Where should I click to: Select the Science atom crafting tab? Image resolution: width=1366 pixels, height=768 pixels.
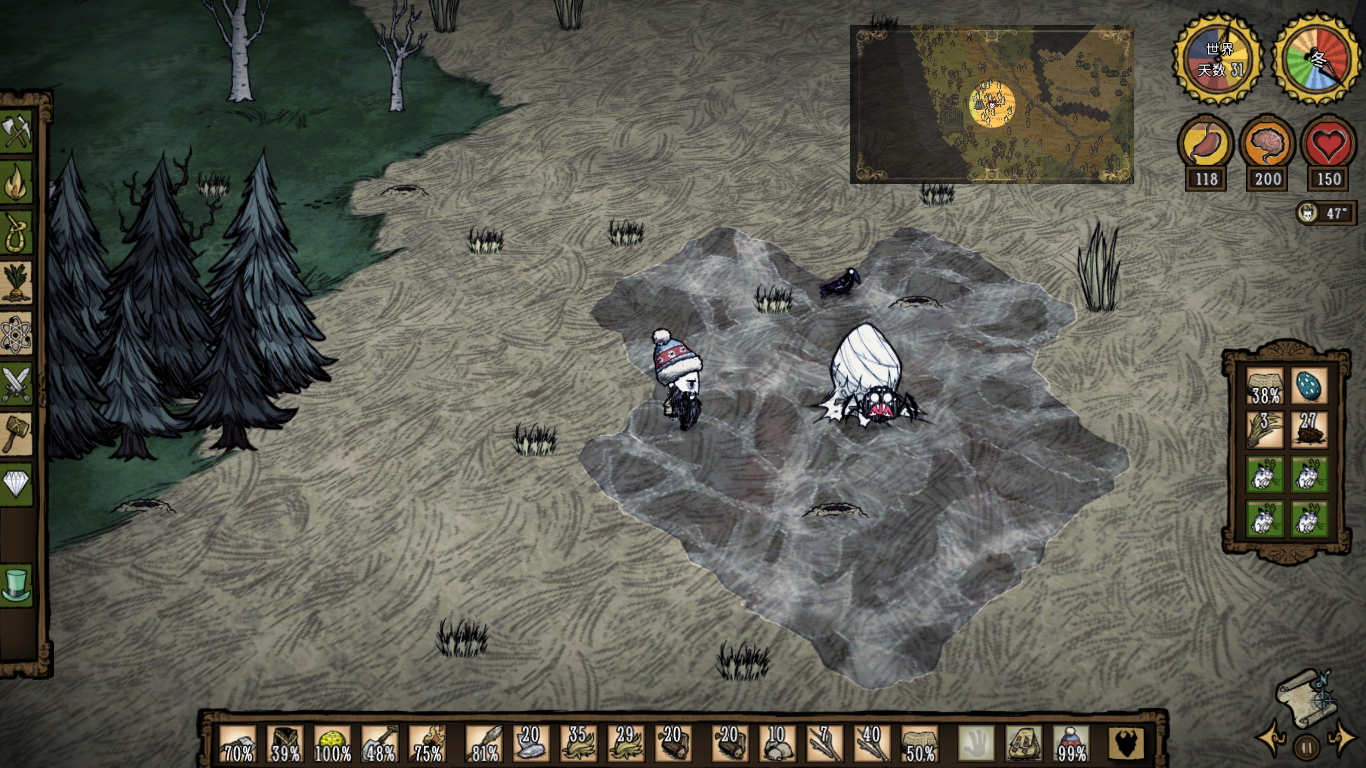[x=17, y=333]
